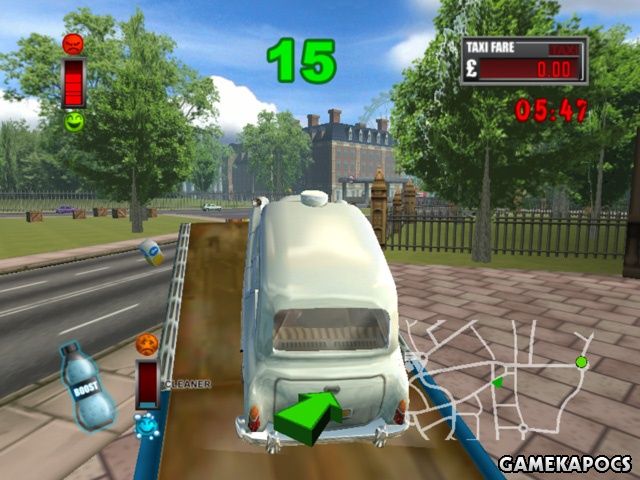Click the Taxi Fare meter panel

(523, 61)
